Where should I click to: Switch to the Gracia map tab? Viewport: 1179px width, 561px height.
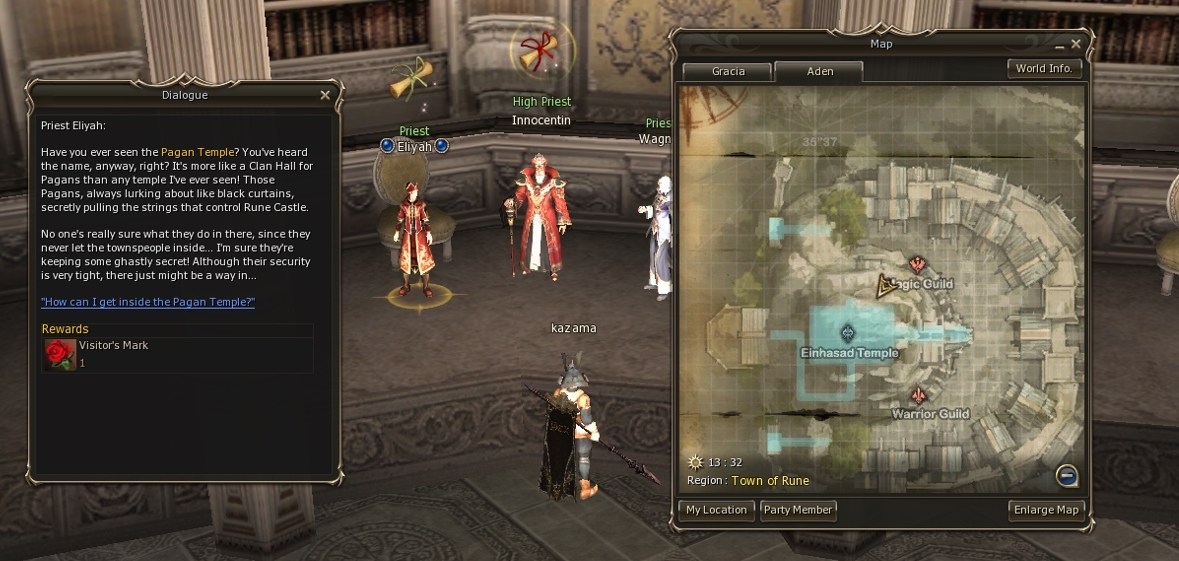point(728,71)
